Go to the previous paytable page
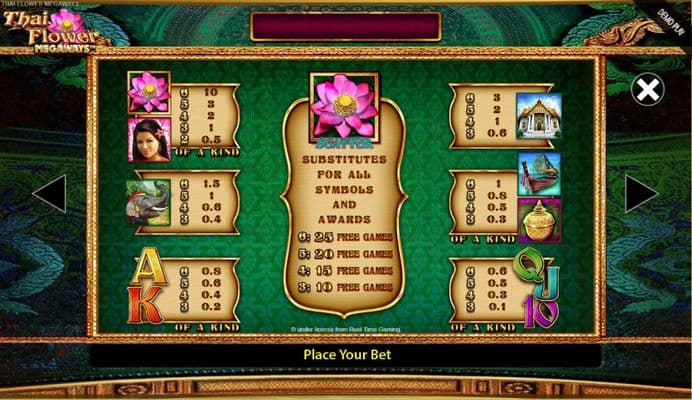692x400 pixels. coord(50,193)
